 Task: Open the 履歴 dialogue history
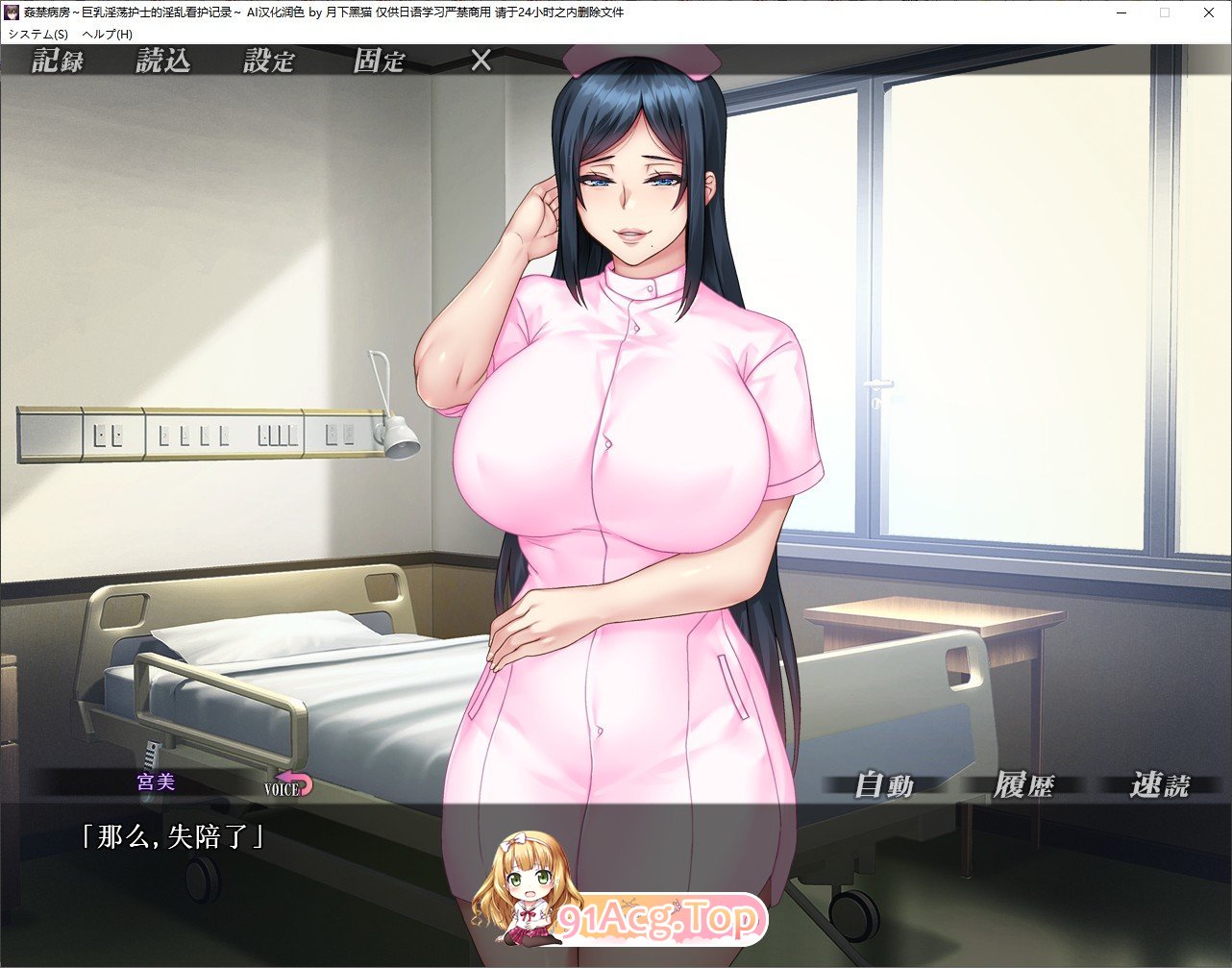1023,785
